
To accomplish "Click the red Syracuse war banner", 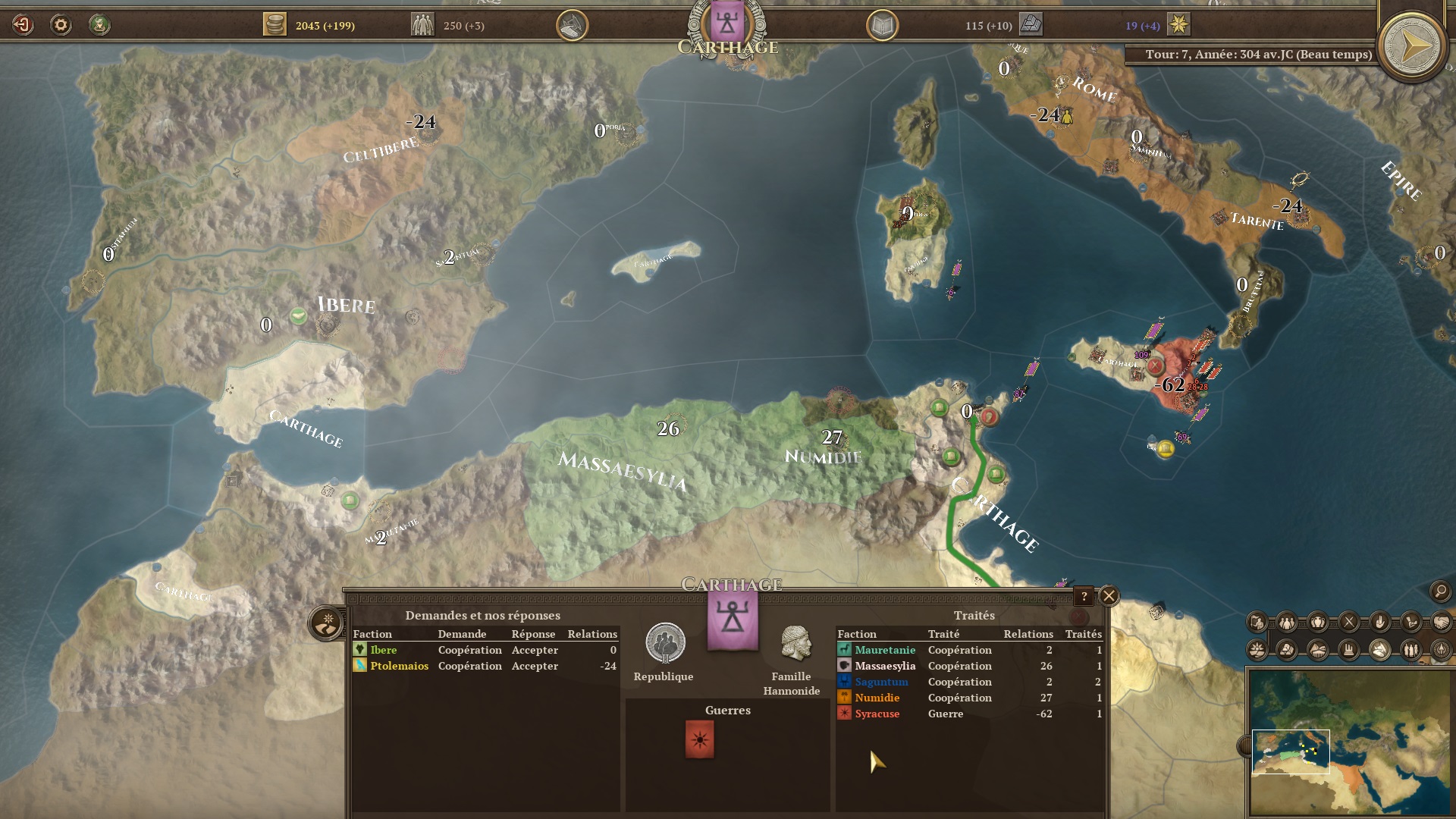I will [699, 739].
